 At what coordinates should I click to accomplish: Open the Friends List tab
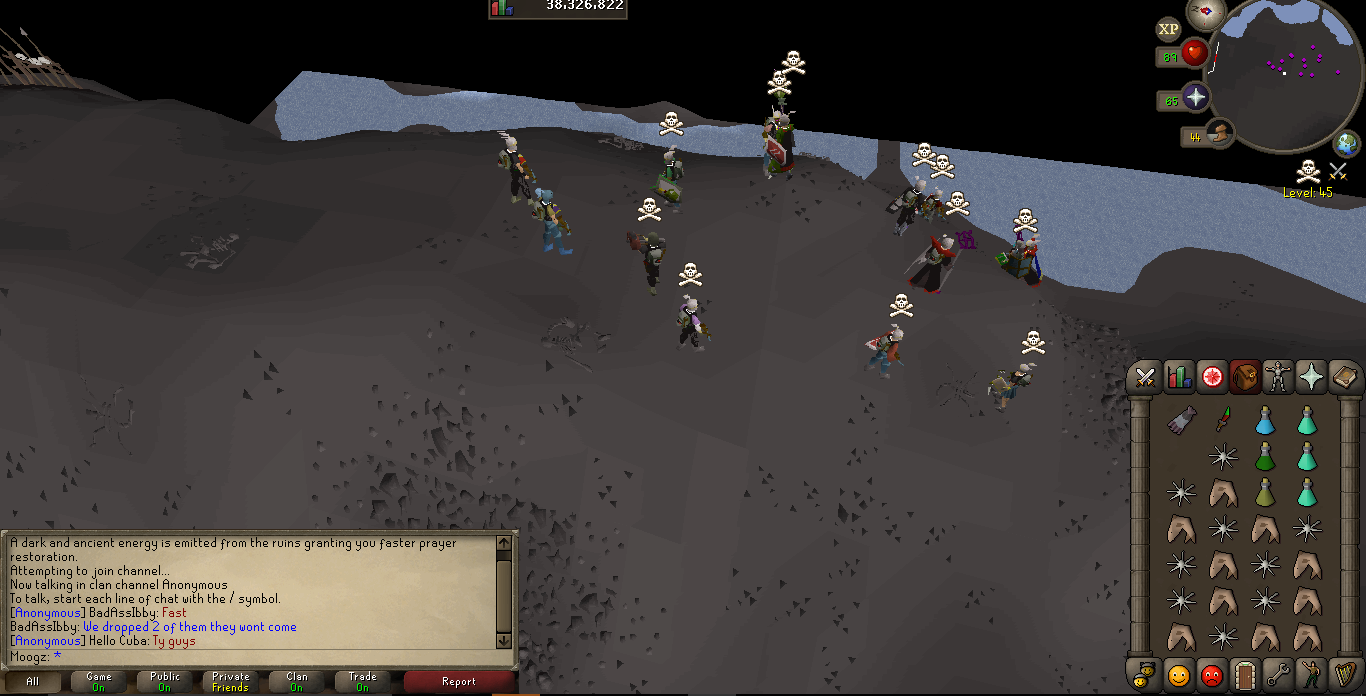[1179, 675]
